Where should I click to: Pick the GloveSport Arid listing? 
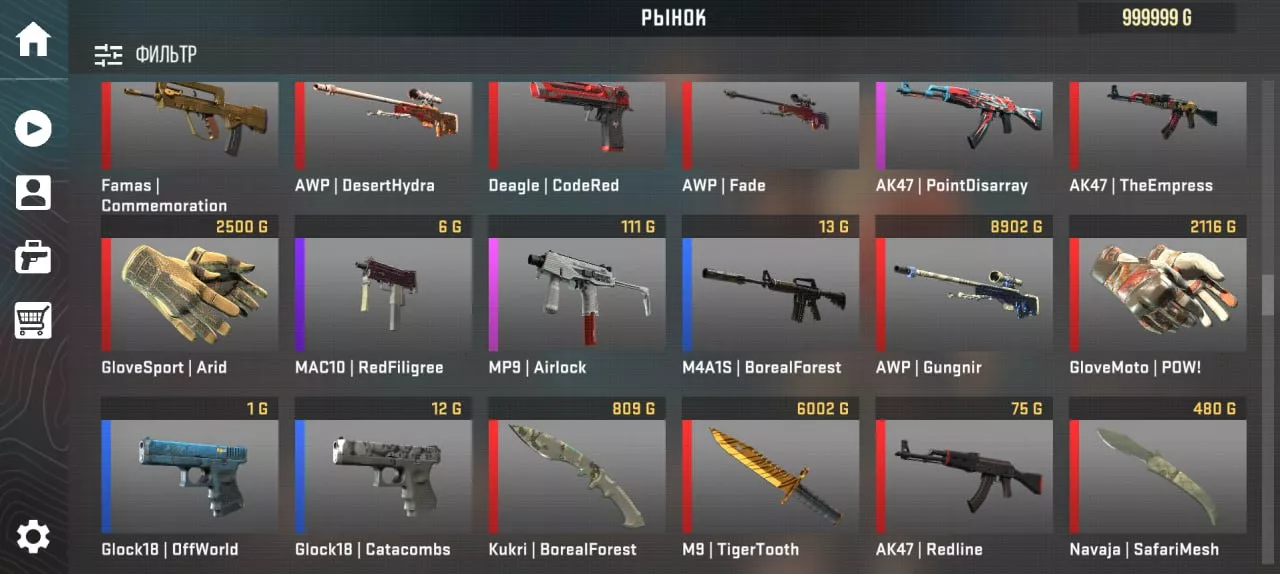coord(190,295)
